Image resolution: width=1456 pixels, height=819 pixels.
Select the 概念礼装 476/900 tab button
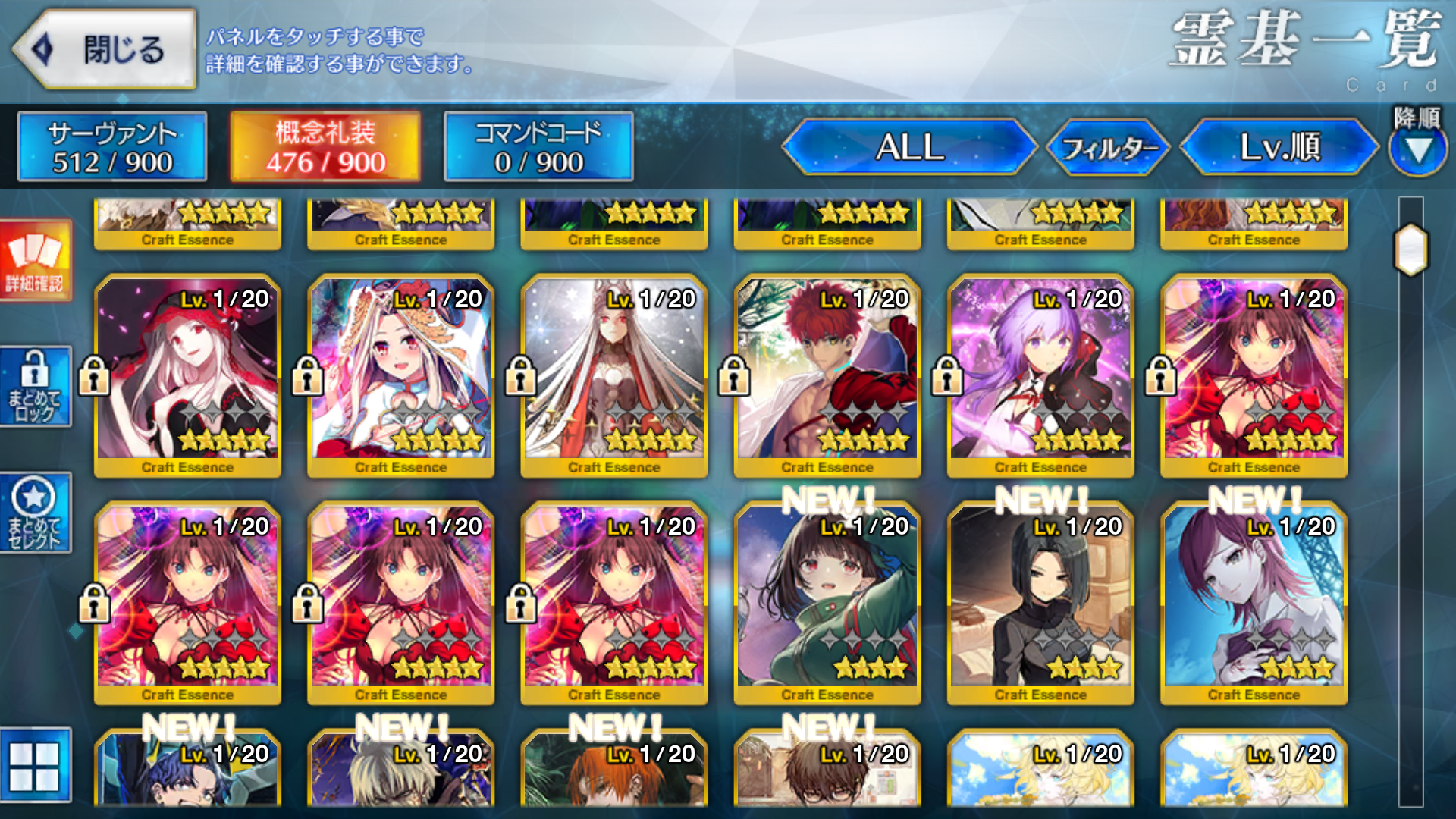pyautogui.click(x=325, y=146)
